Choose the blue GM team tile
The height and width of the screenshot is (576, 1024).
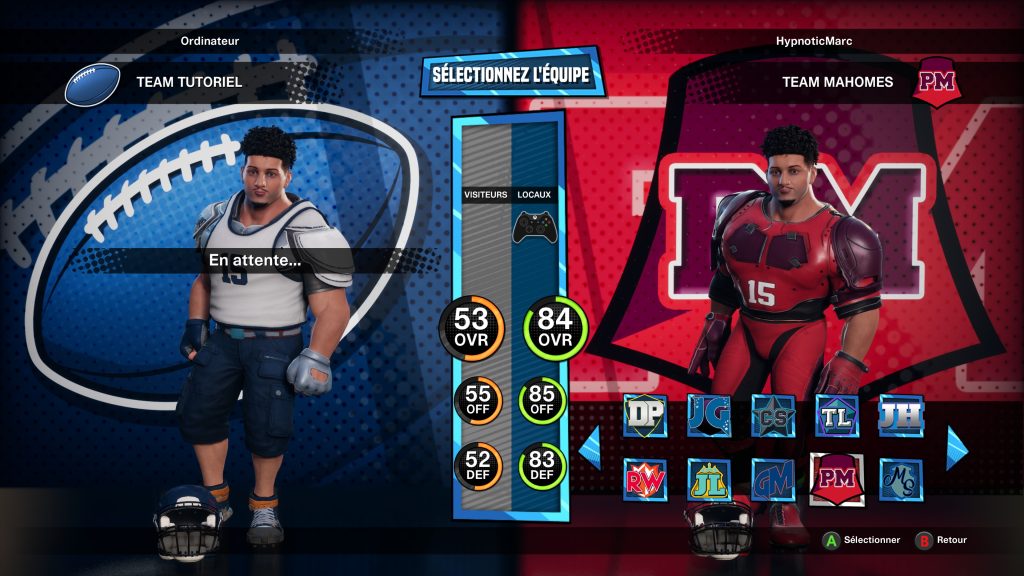pyautogui.click(x=772, y=480)
